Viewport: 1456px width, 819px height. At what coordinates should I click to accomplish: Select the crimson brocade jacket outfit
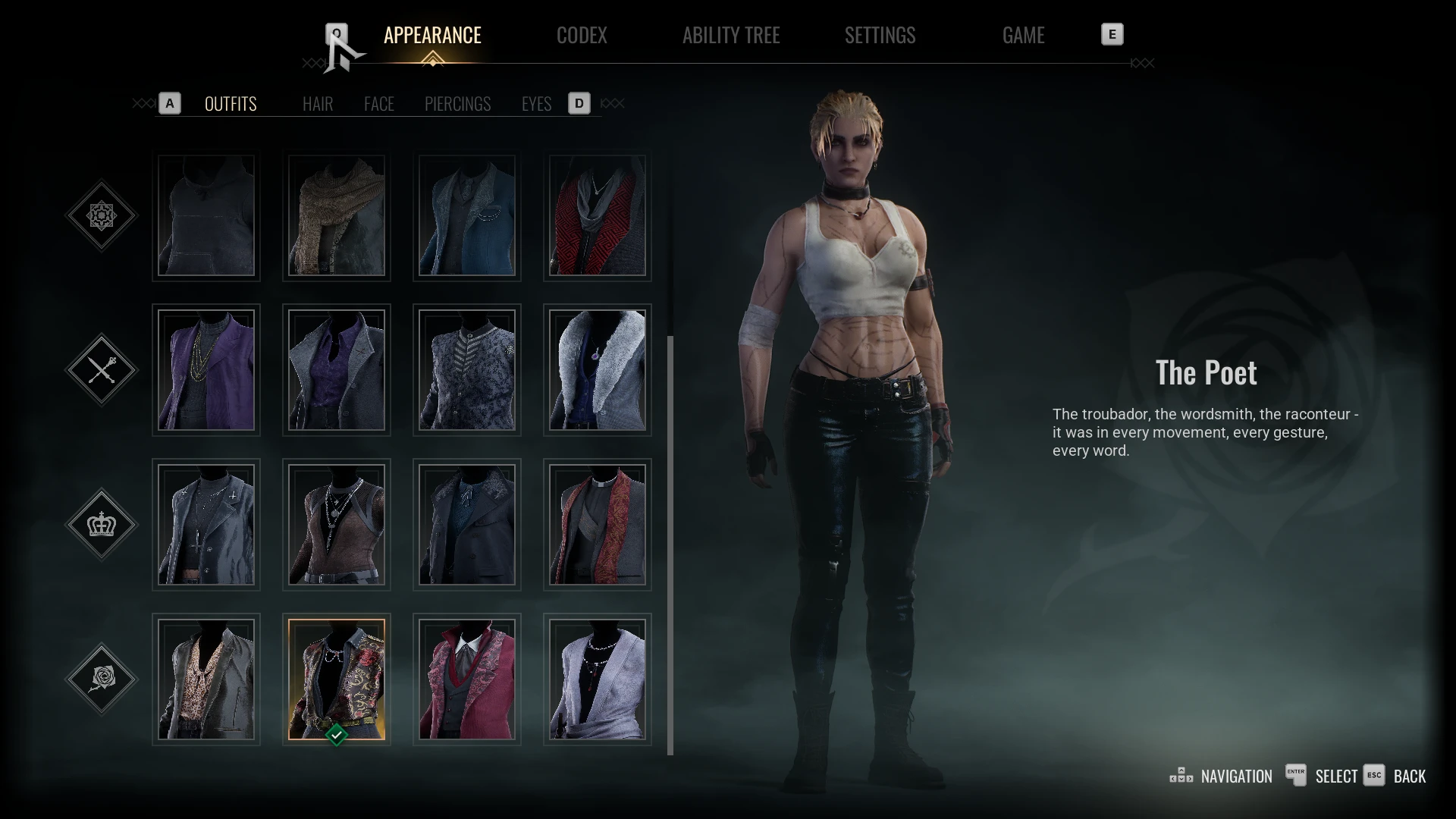(467, 679)
